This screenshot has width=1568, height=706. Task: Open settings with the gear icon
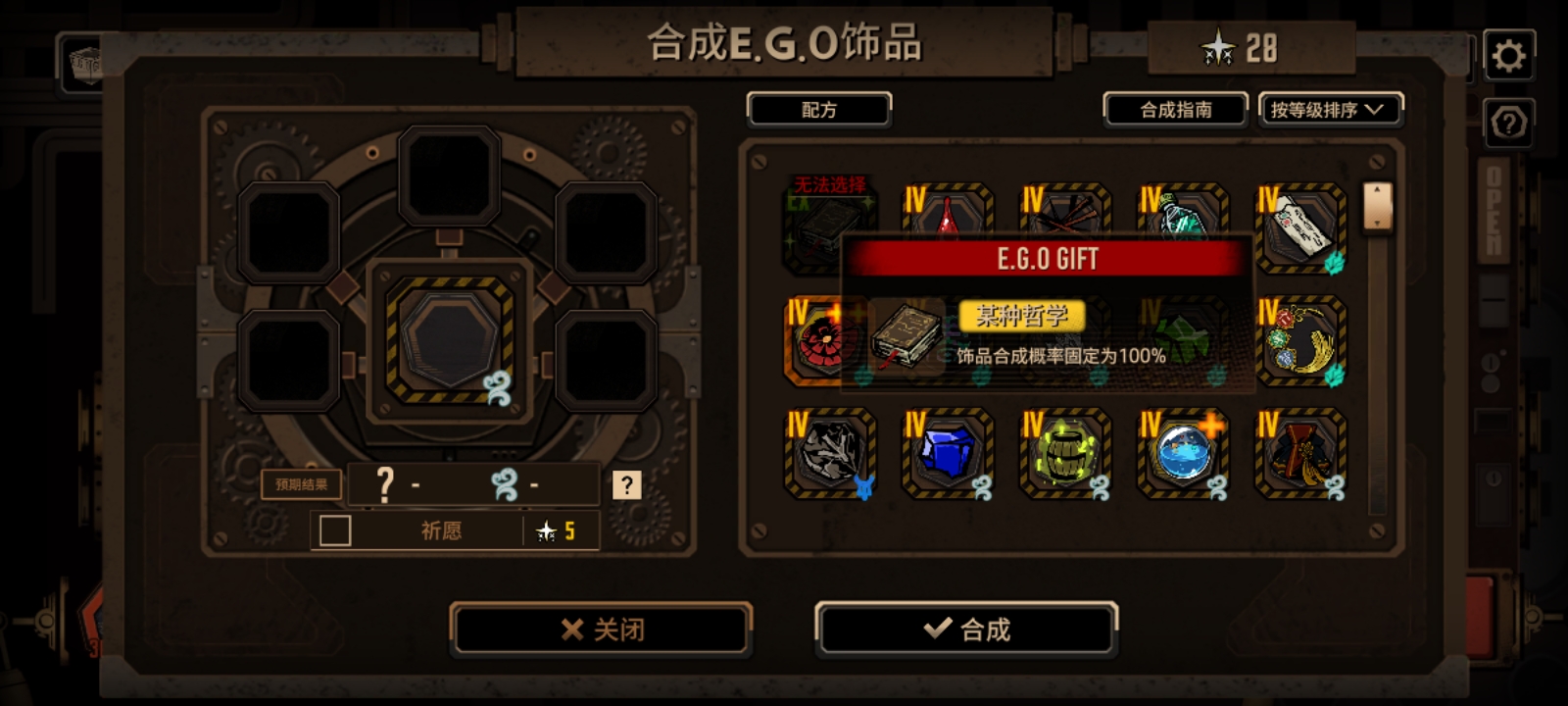coord(1510,54)
